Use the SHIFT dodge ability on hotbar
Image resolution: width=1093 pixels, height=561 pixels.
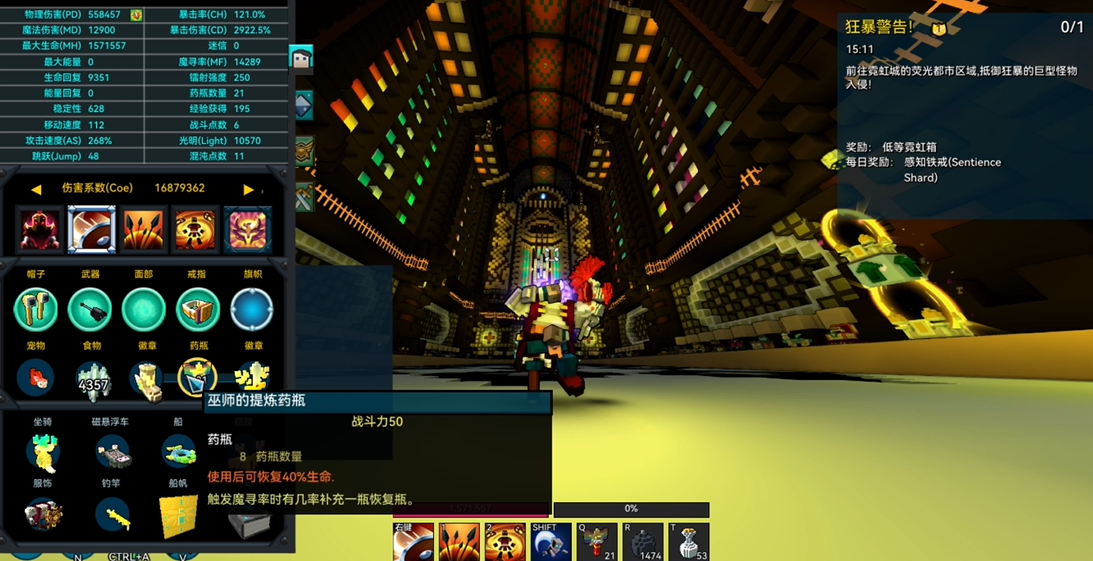point(550,542)
